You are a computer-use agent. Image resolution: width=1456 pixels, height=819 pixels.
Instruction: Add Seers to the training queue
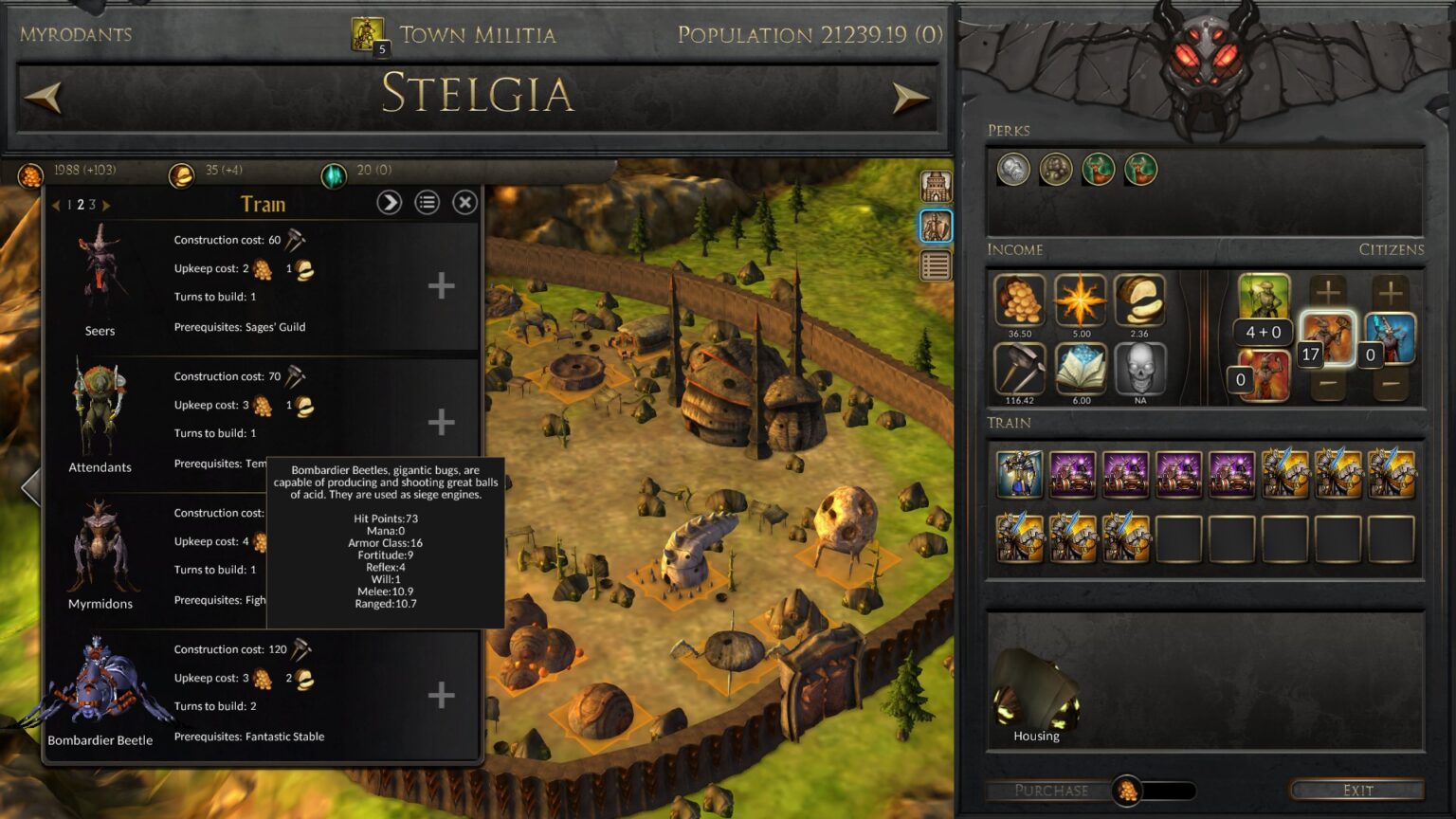coord(441,285)
